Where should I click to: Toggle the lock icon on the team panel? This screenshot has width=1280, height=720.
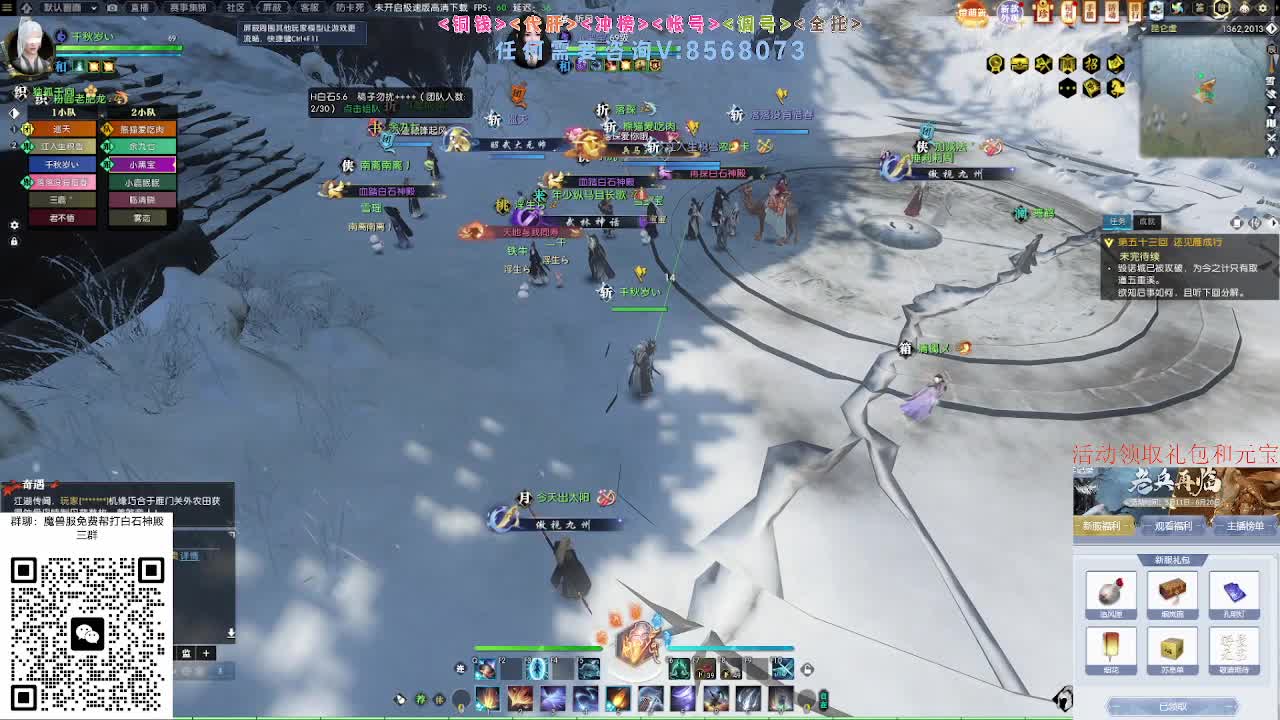pos(14,243)
